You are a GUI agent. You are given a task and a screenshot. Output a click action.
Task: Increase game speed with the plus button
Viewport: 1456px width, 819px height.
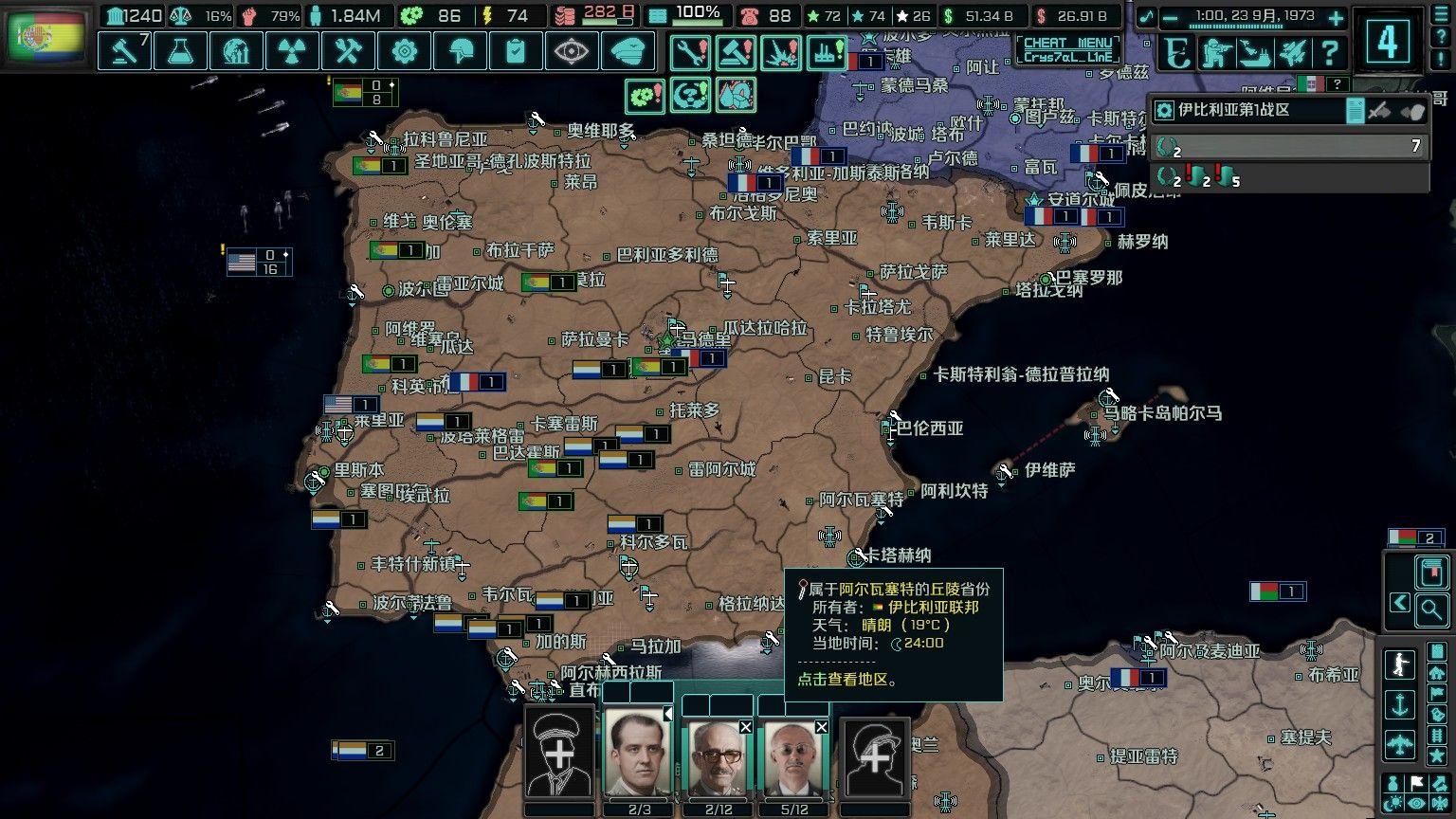pyautogui.click(x=1335, y=17)
